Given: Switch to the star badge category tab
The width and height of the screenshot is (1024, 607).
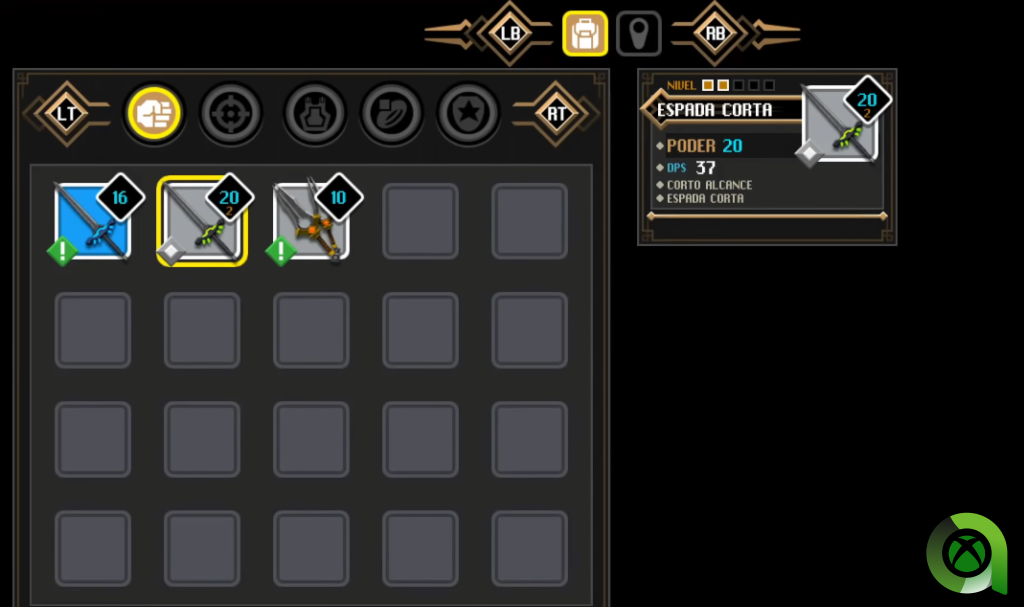Looking at the screenshot, I should [468, 113].
